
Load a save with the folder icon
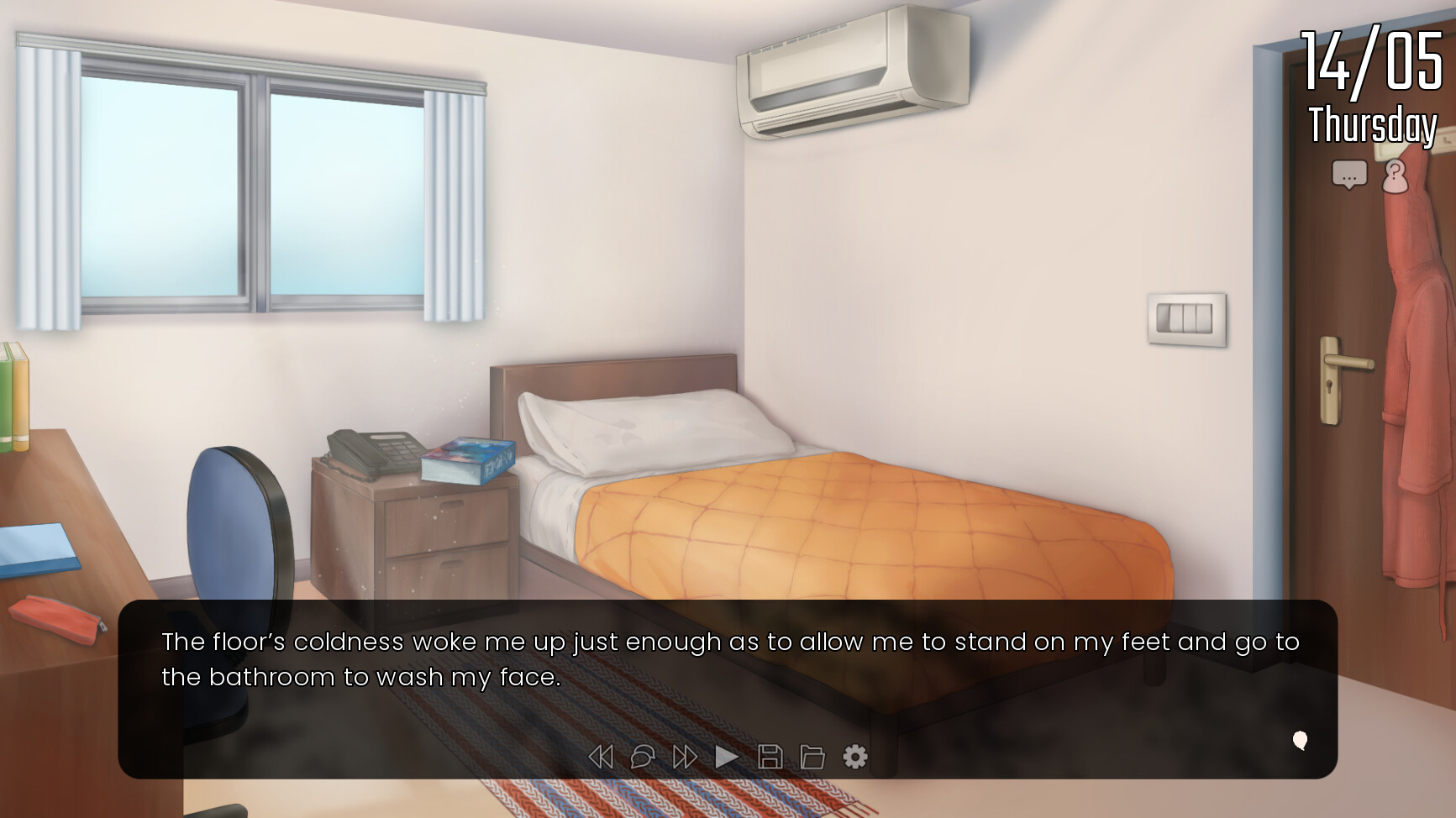pos(812,757)
